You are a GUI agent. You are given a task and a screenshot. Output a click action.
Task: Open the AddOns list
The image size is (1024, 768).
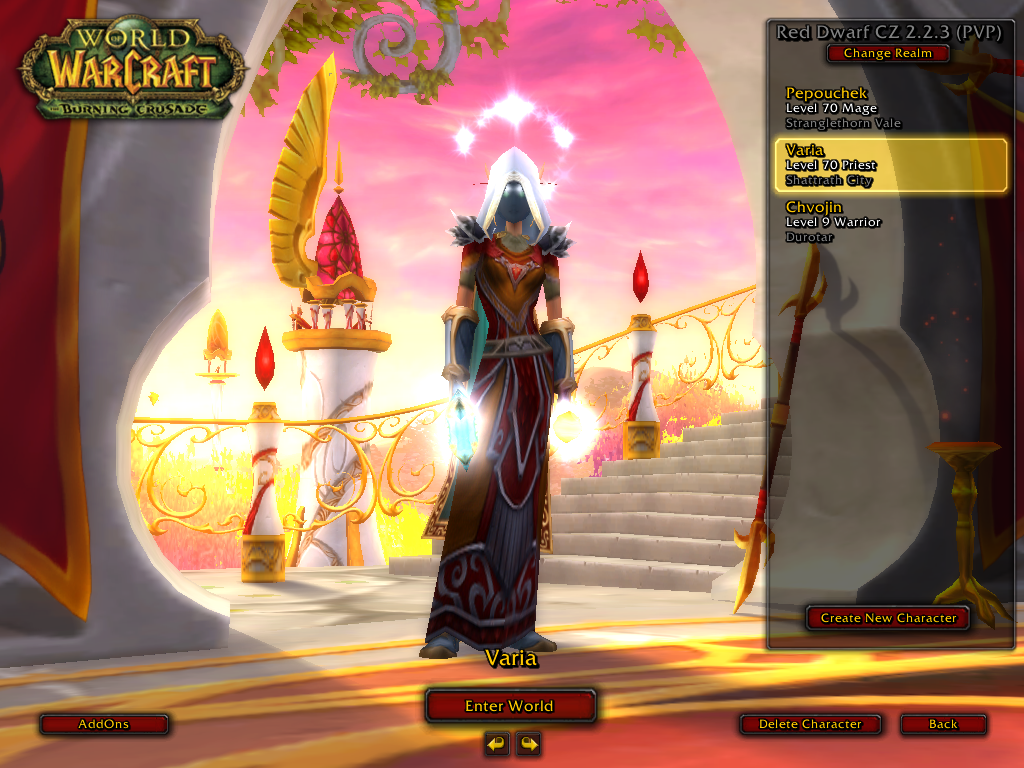tap(104, 724)
